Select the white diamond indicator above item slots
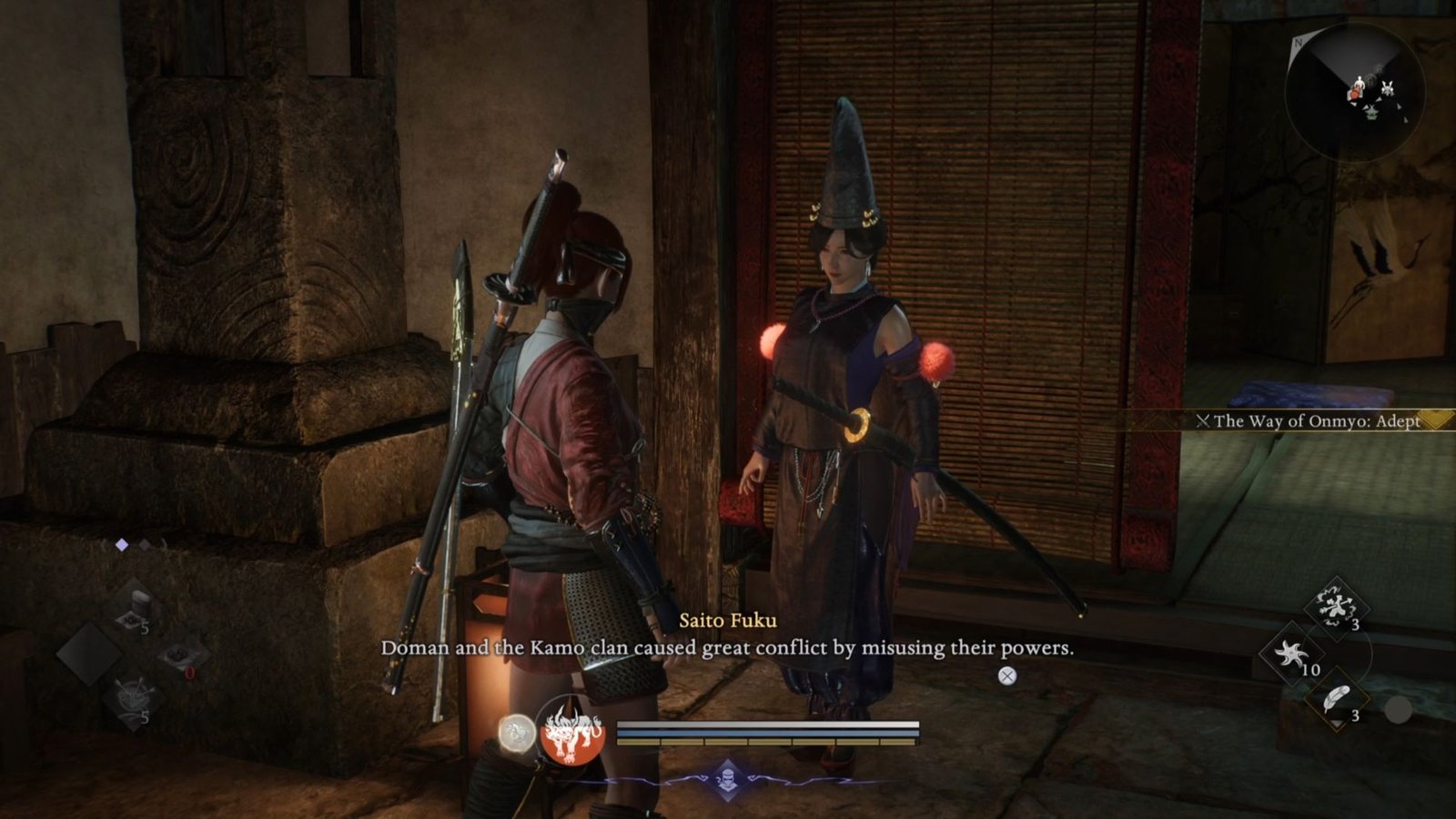This screenshot has width=1456, height=819. point(121,544)
